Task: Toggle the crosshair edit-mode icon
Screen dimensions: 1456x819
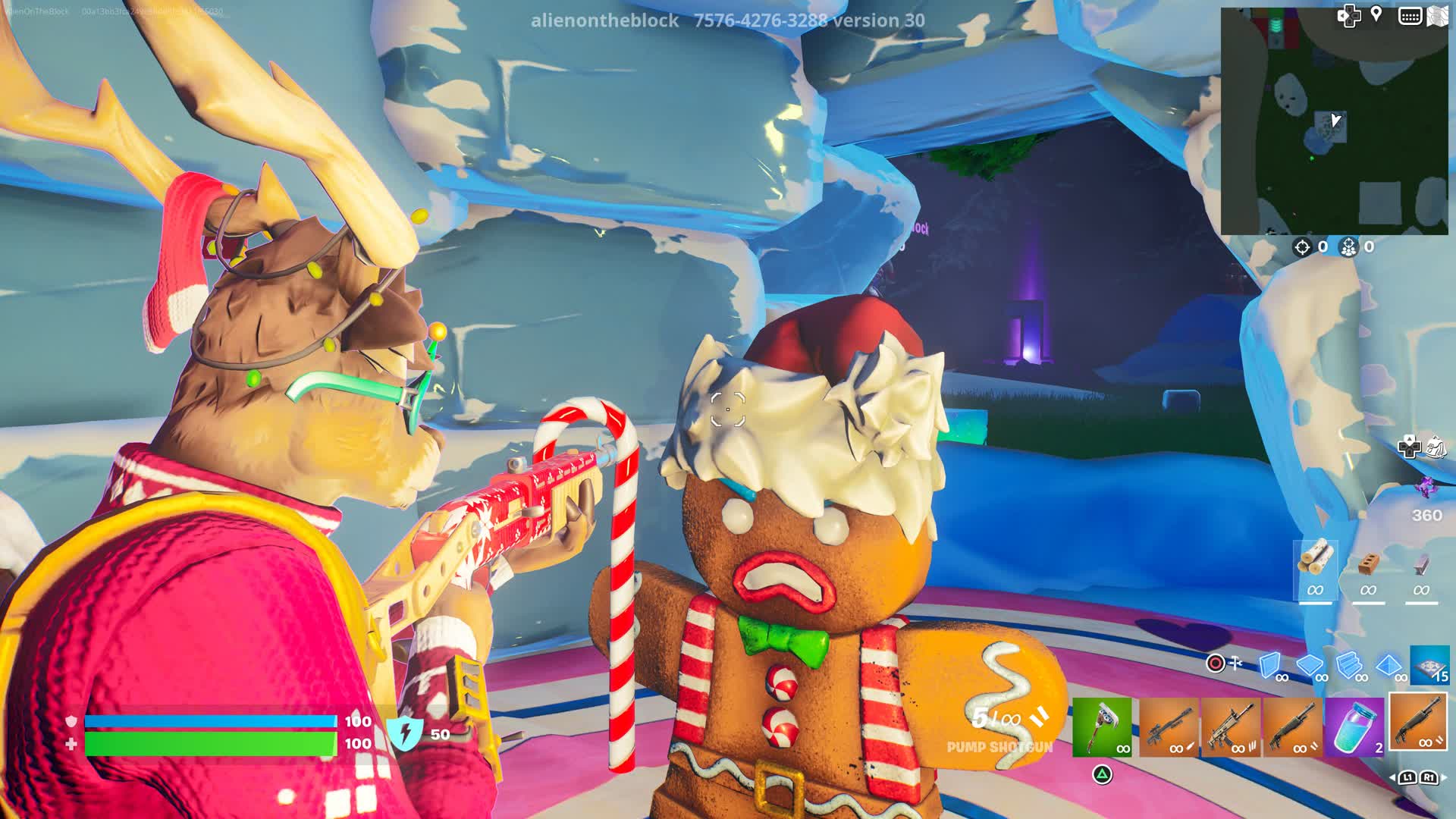Action: click(1215, 663)
